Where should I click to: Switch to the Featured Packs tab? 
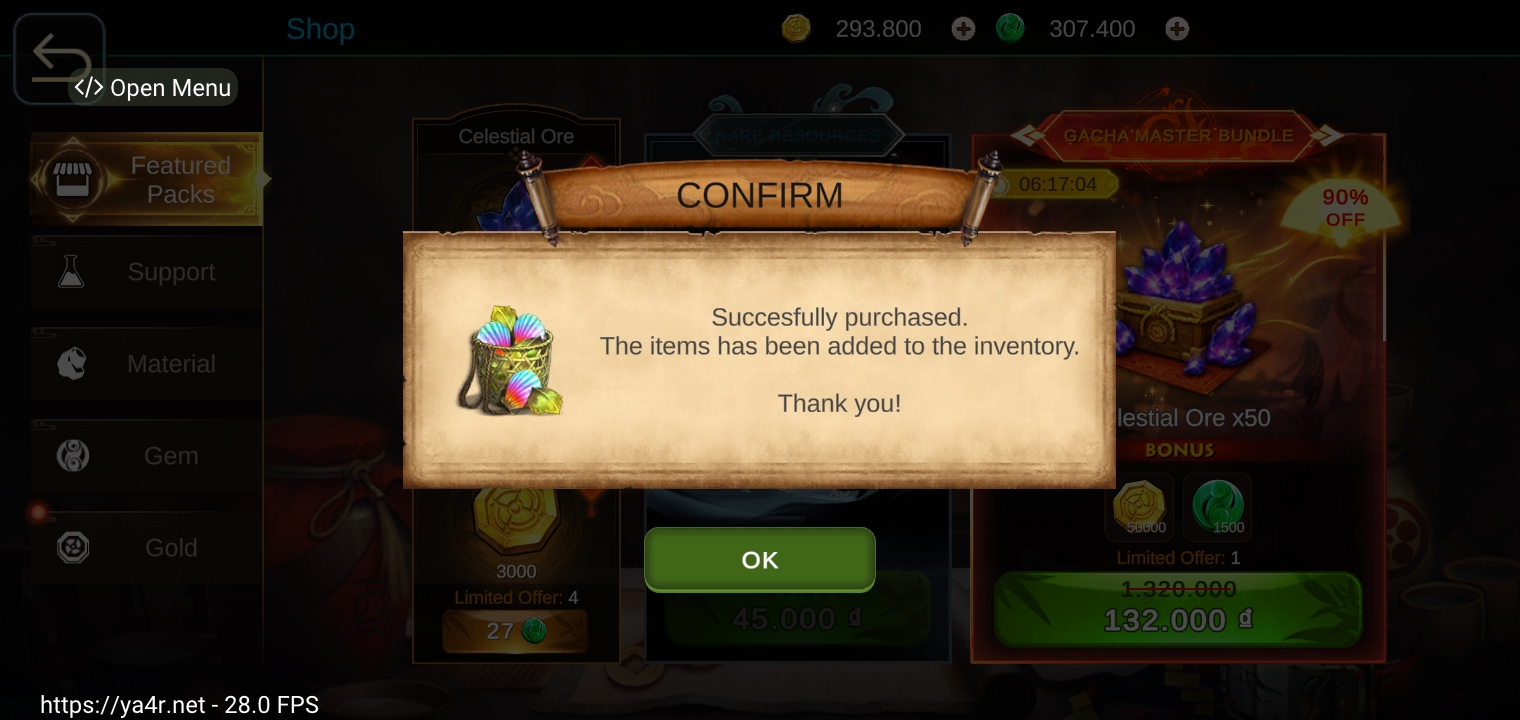point(146,180)
